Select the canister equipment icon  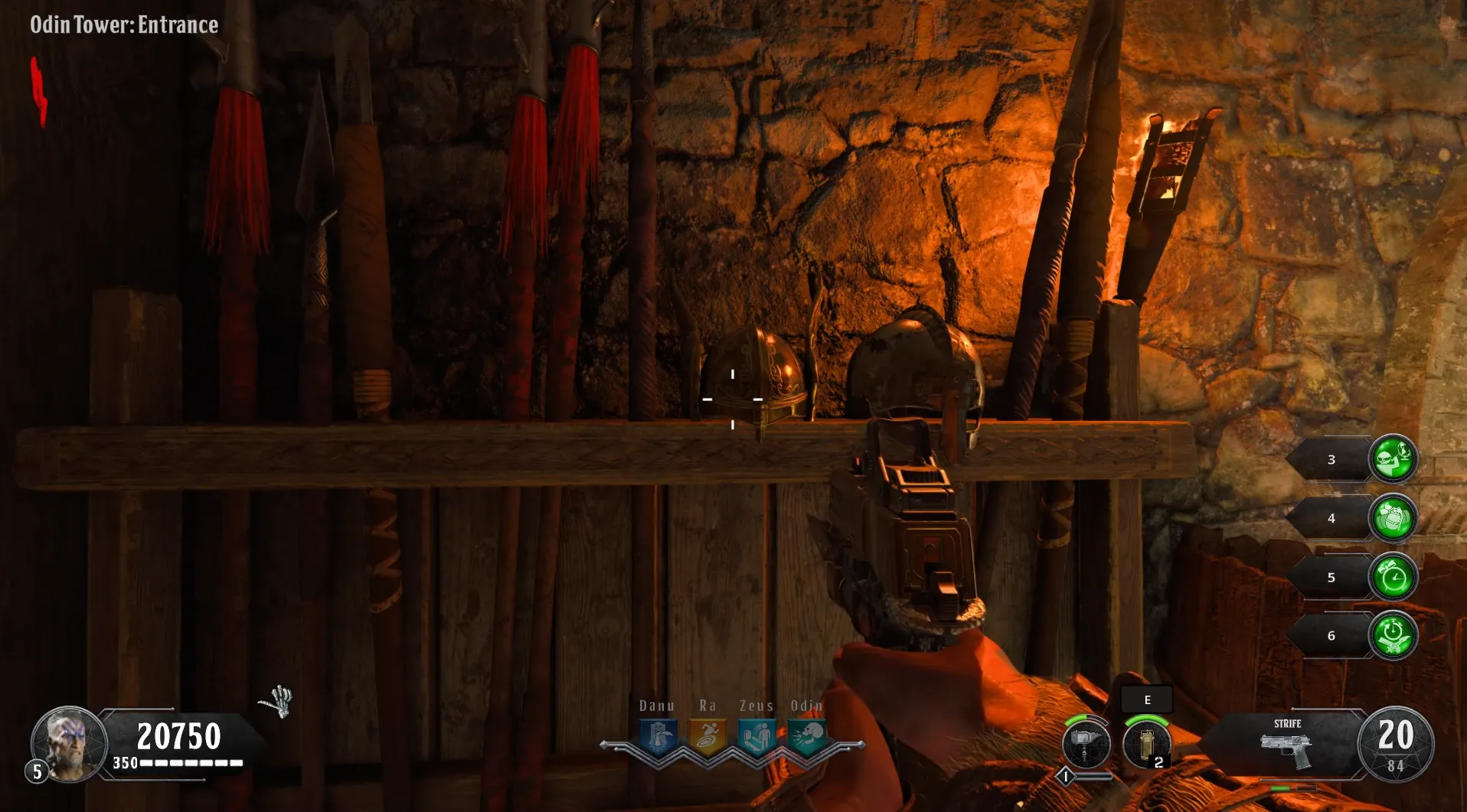click(x=1146, y=744)
